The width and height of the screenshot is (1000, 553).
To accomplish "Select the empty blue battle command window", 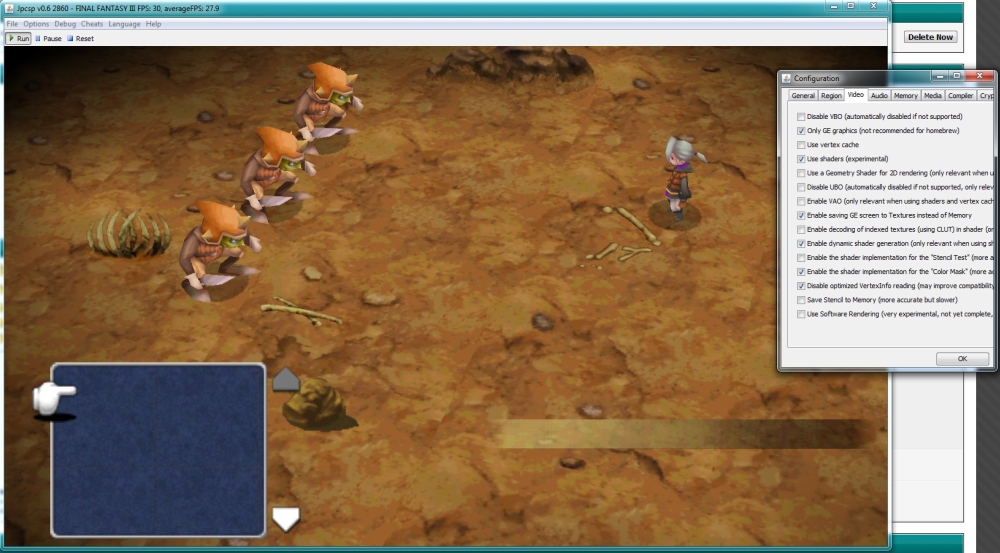I will pyautogui.click(x=158, y=450).
